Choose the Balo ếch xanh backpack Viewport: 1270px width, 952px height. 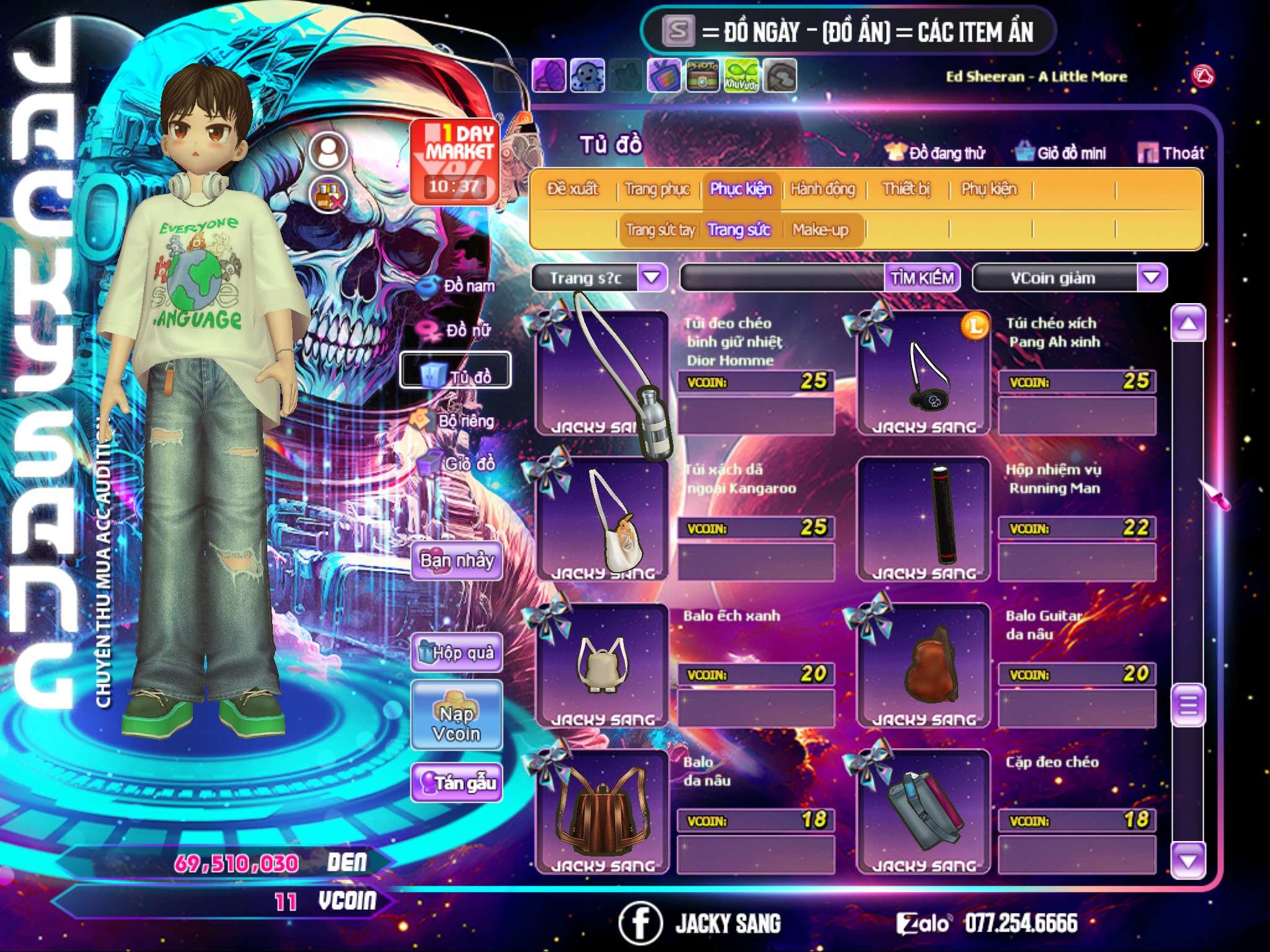coord(602,665)
